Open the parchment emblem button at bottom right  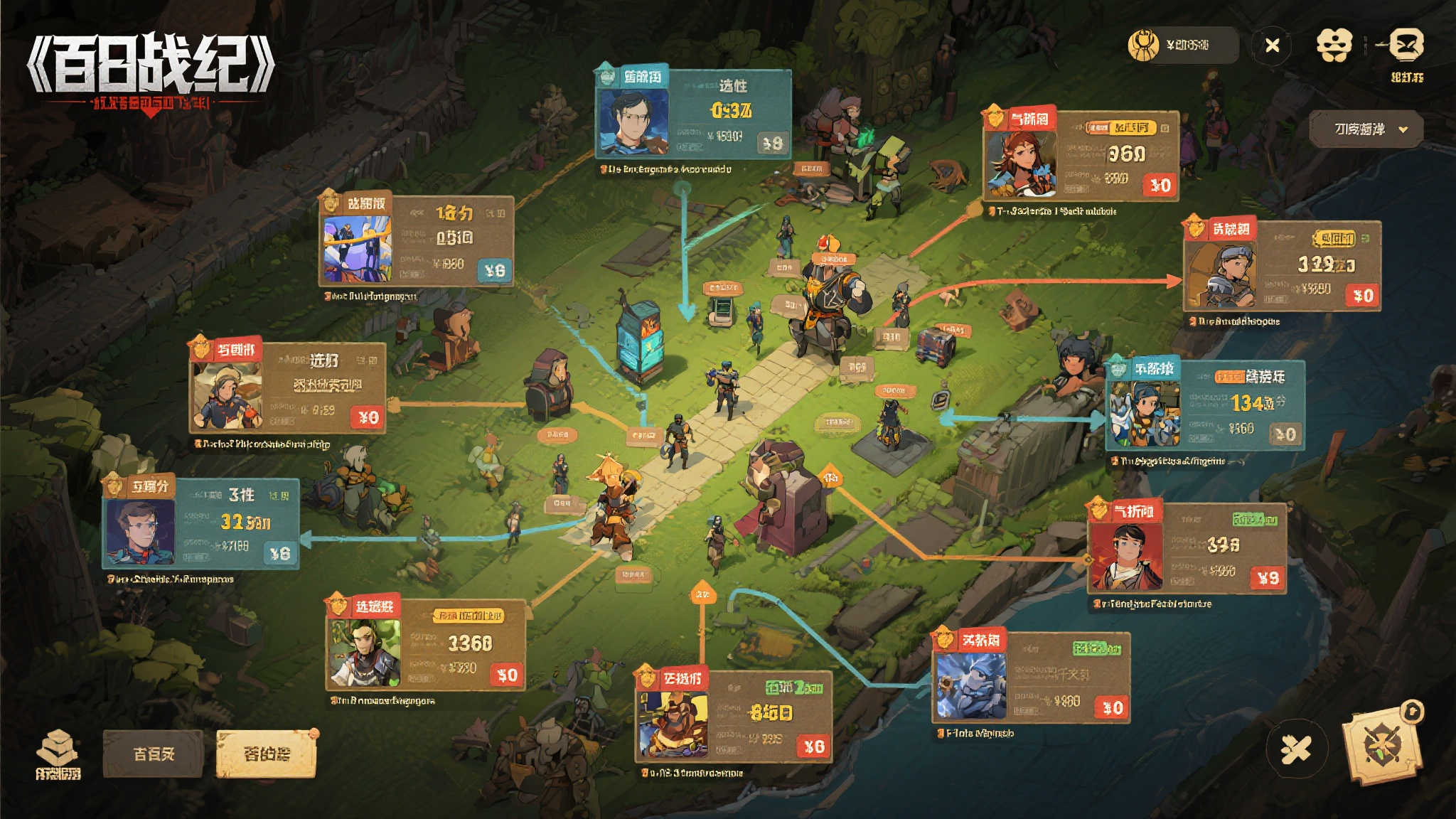click(1381, 746)
